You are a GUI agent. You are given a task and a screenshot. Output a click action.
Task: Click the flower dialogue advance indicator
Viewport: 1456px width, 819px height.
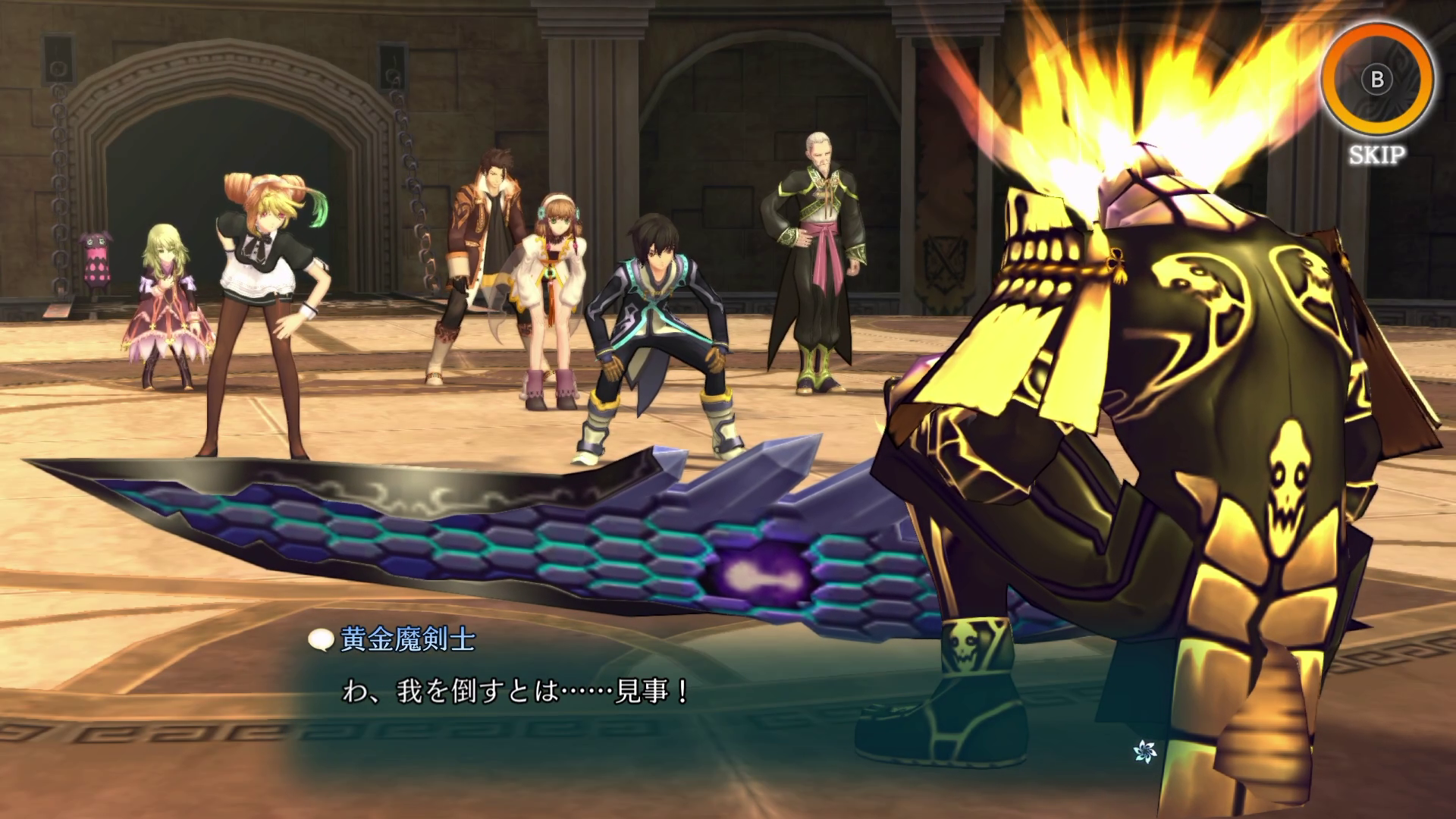[x=1144, y=752]
